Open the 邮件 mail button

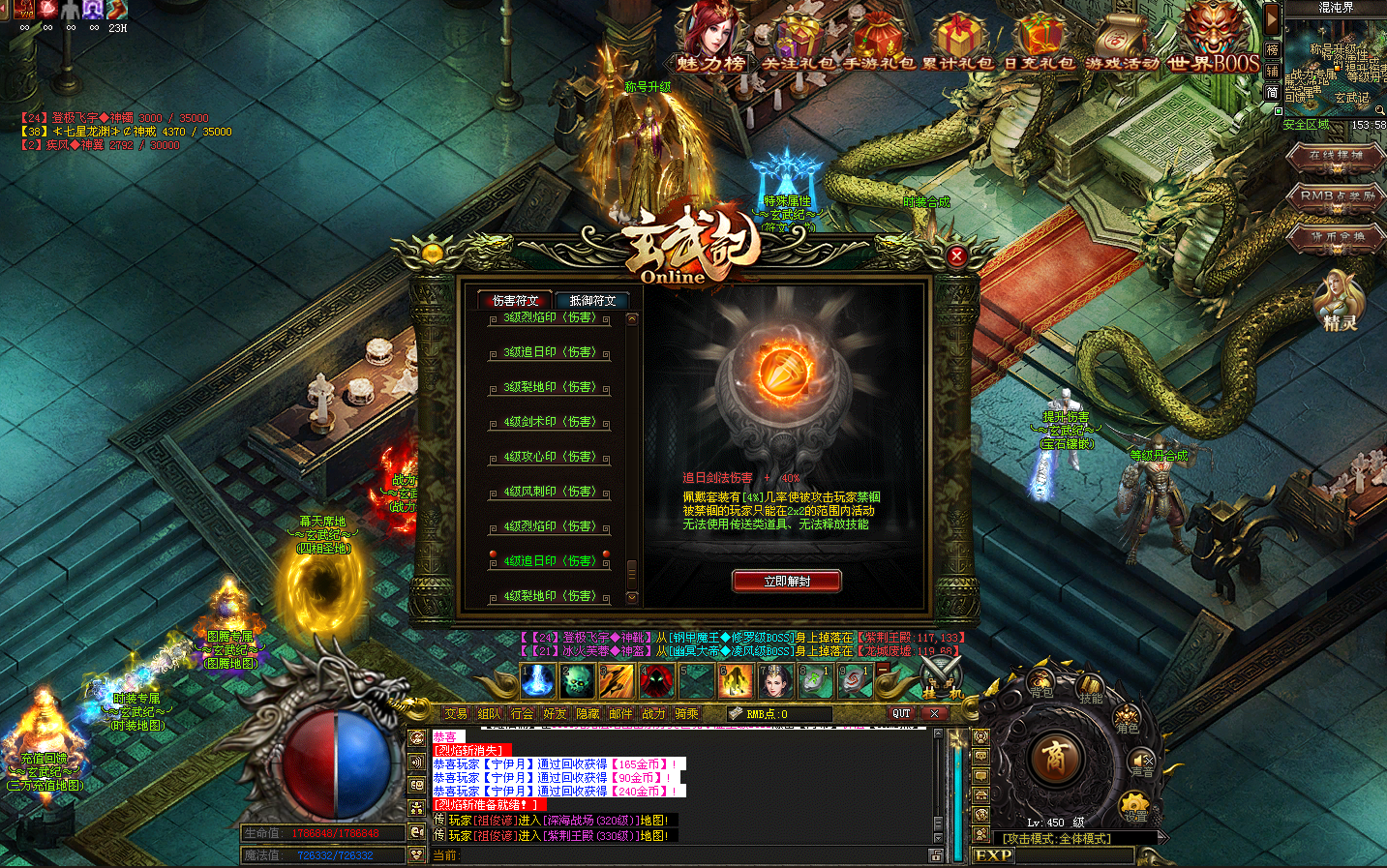coord(620,714)
